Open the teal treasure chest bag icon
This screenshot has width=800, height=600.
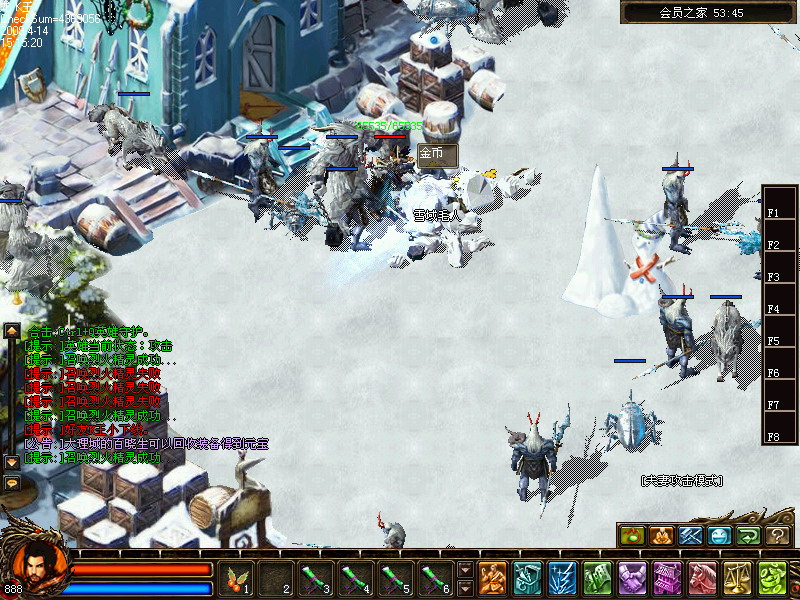click(527, 578)
